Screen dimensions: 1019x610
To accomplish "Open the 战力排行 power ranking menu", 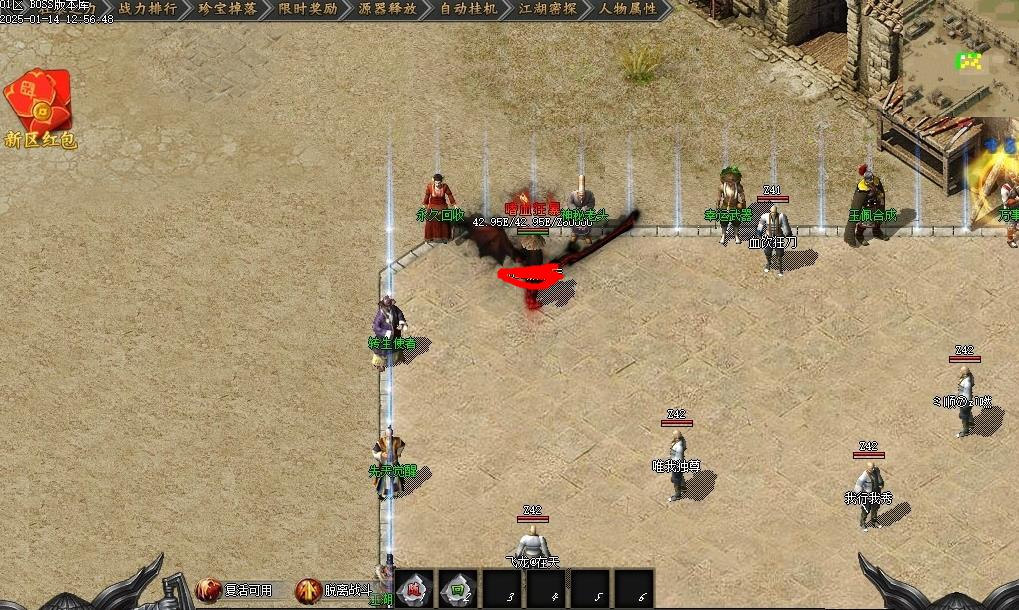I will click(147, 9).
